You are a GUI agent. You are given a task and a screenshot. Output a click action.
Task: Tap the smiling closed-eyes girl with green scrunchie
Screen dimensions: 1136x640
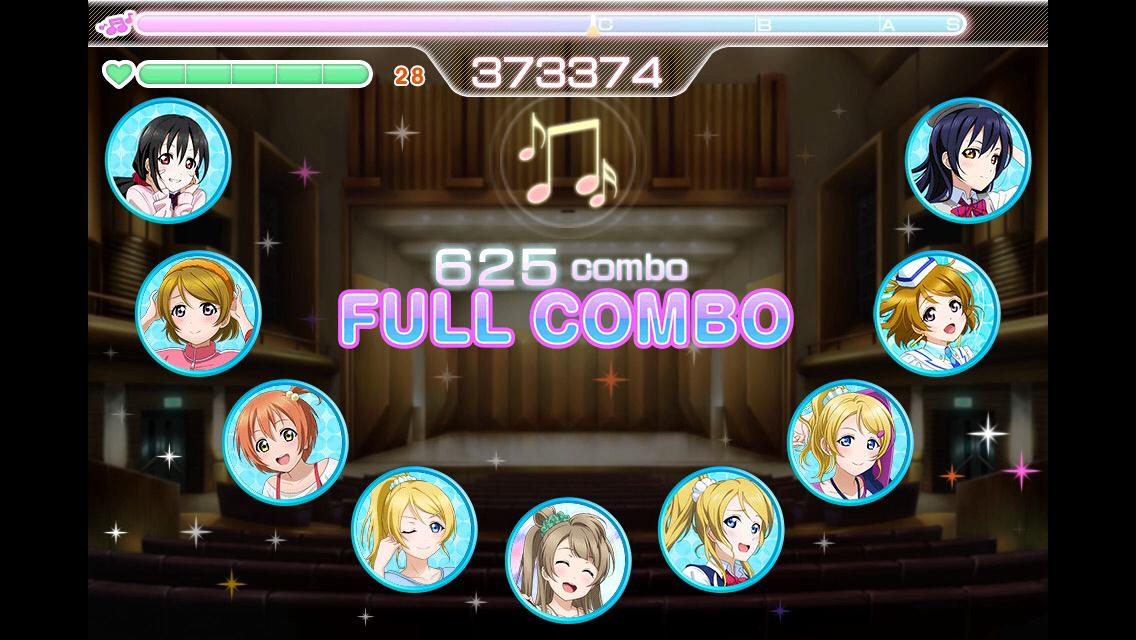point(568,560)
